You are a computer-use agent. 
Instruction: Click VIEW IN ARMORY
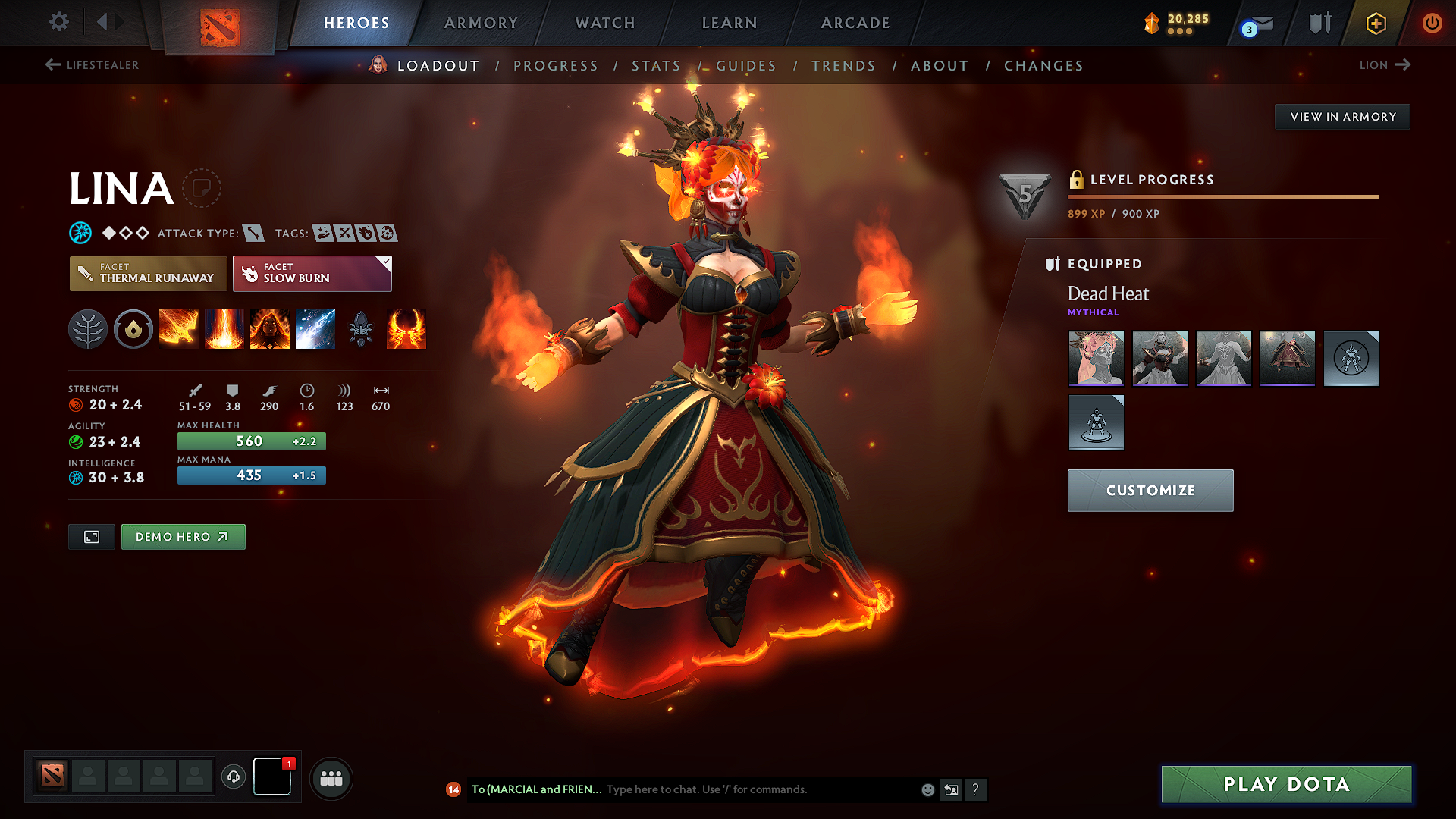click(1342, 116)
